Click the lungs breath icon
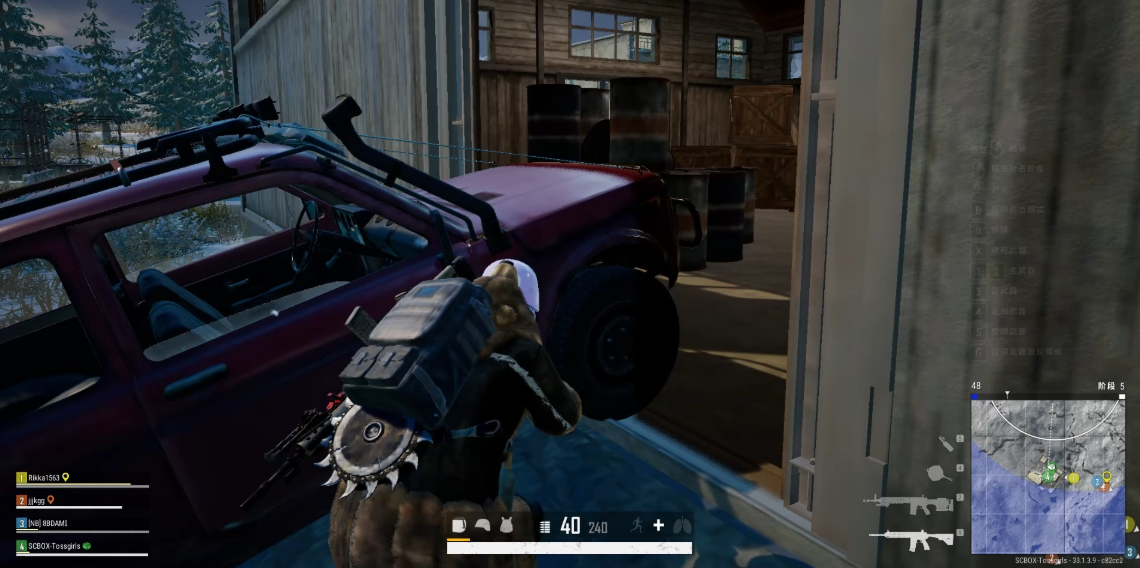The image size is (1140, 568). pyautogui.click(x=681, y=525)
